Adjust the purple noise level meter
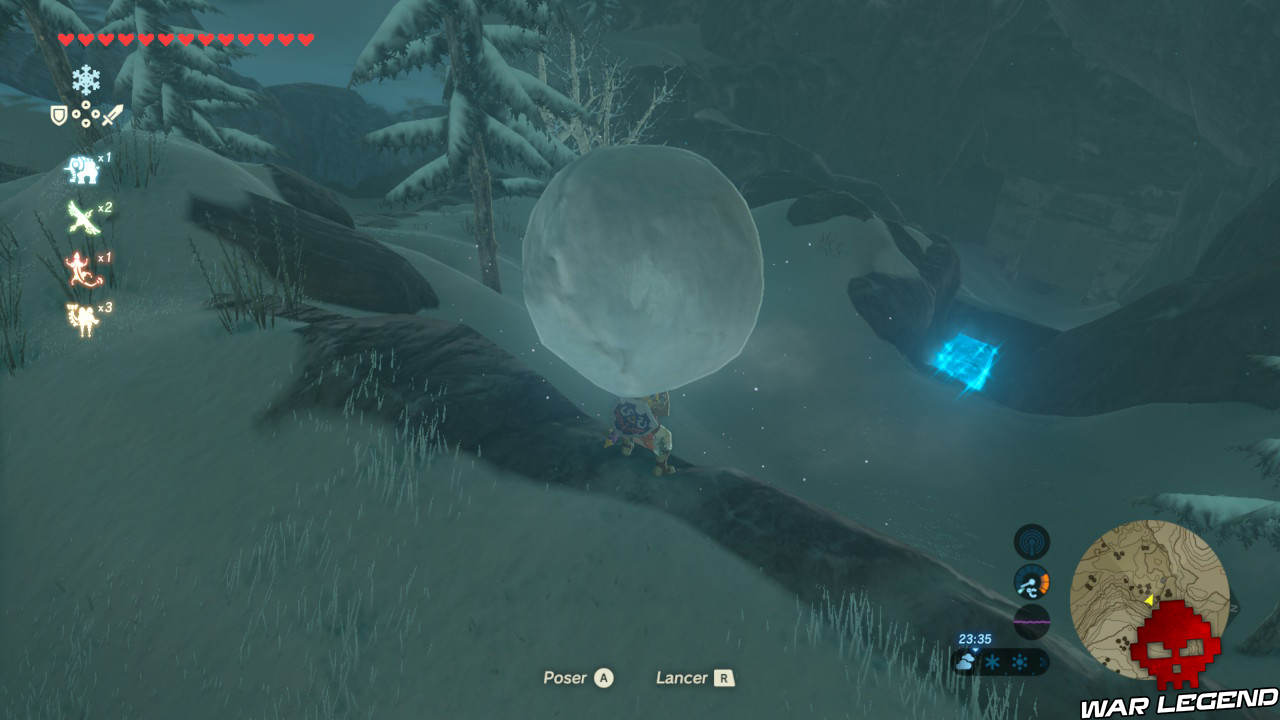Image resolution: width=1280 pixels, height=720 pixels. (1032, 621)
